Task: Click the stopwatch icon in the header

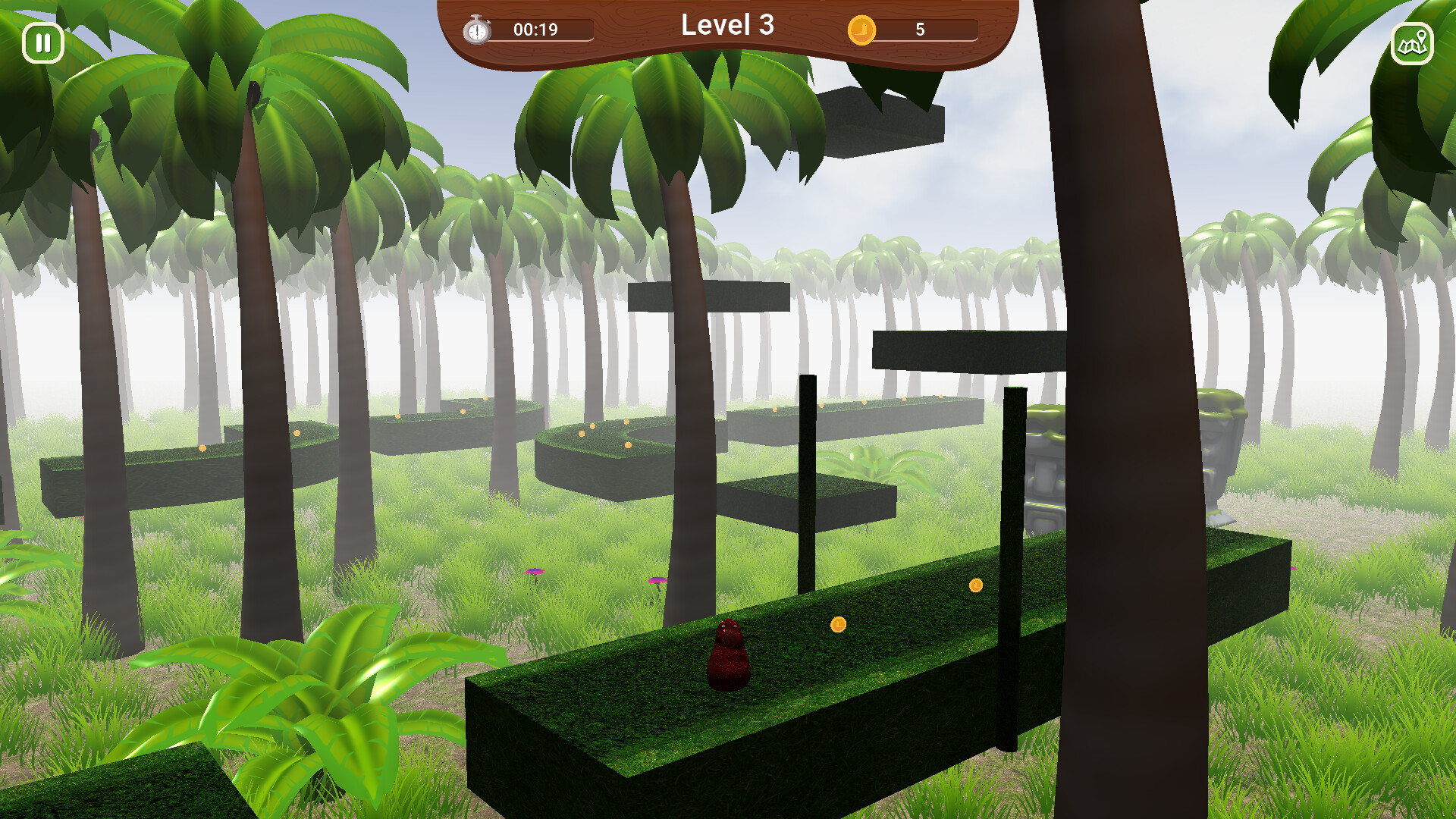Action: (475, 30)
